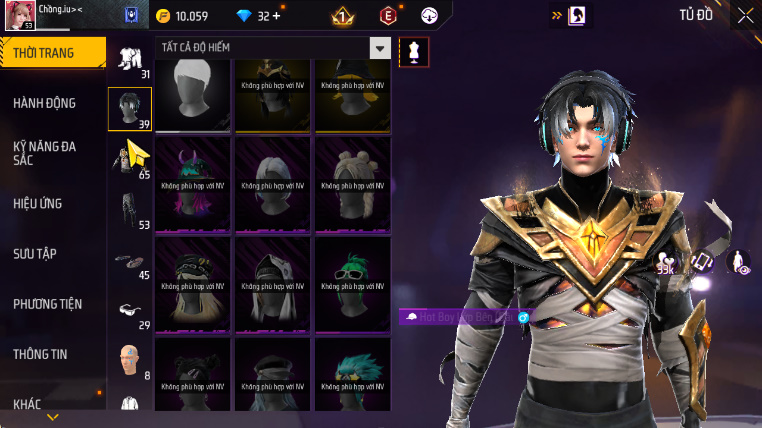The width and height of the screenshot is (762, 428).
Task: Select the Hiệu Ứng tab
Action: [38, 204]
